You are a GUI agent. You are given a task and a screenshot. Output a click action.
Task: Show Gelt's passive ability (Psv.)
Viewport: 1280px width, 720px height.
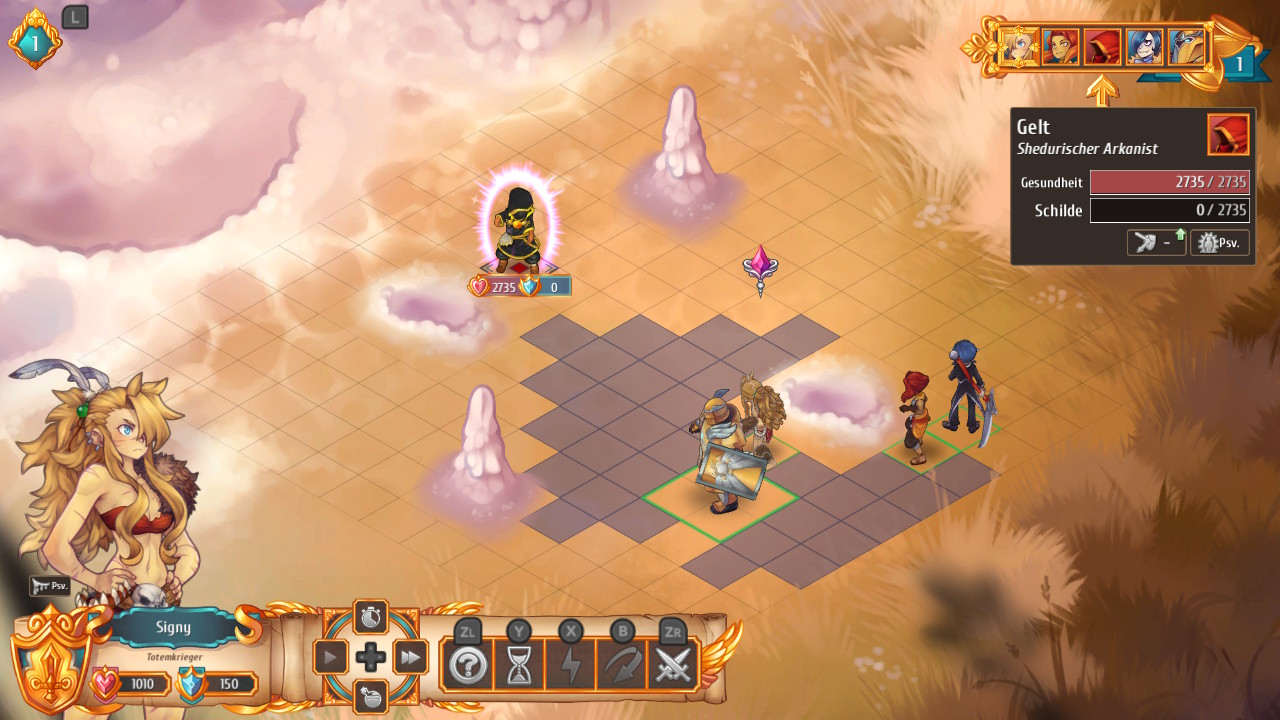(x=1219, y=243)
